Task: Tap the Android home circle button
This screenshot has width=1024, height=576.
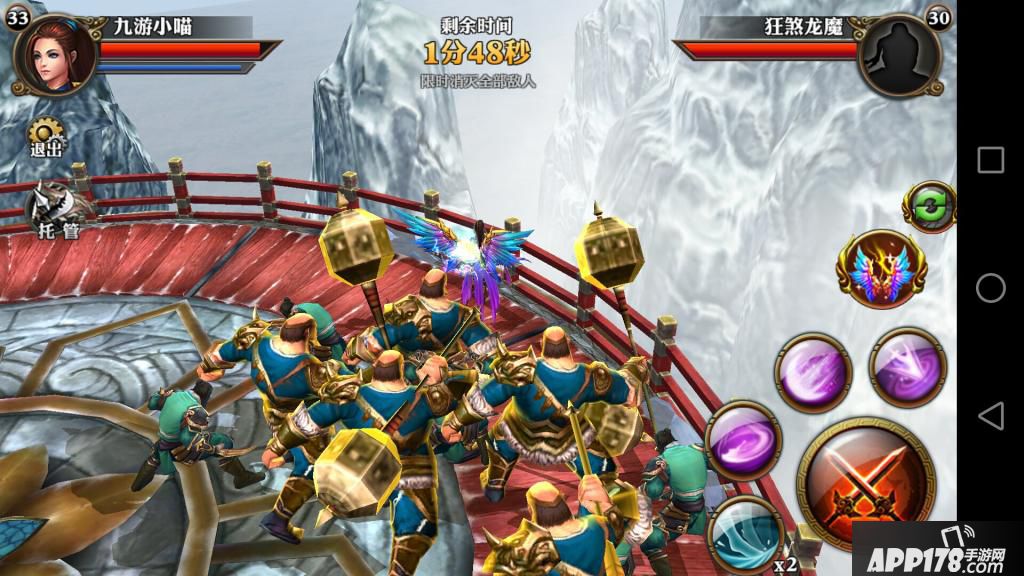Action: [x=990, y=288]
